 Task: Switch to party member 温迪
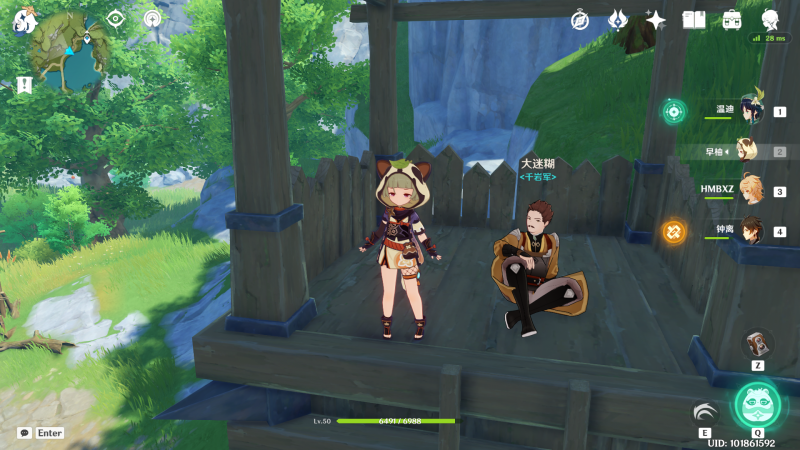click(750, 111)
